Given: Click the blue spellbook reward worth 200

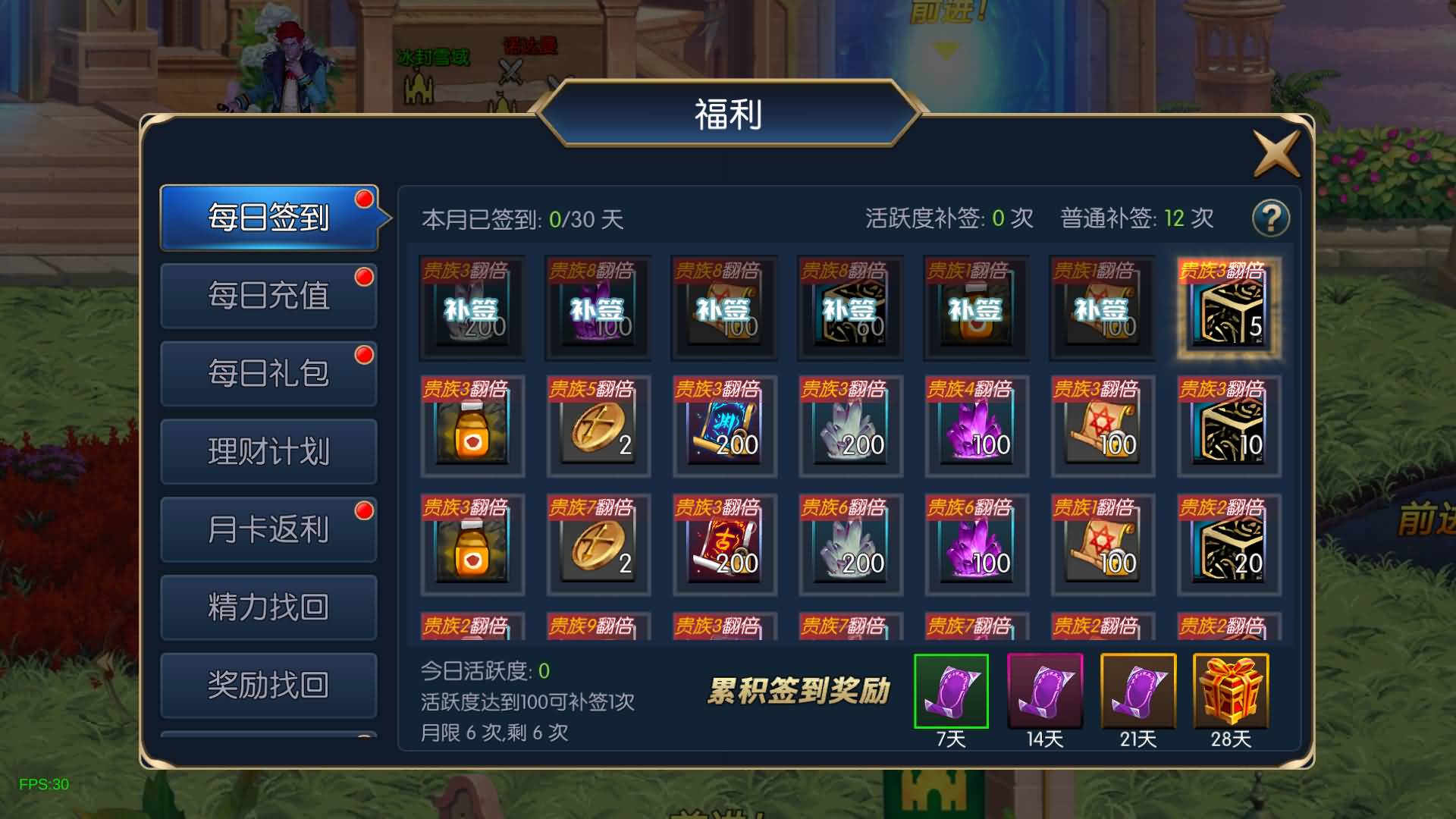Looking at the screenshot, I should coord(724,428).
